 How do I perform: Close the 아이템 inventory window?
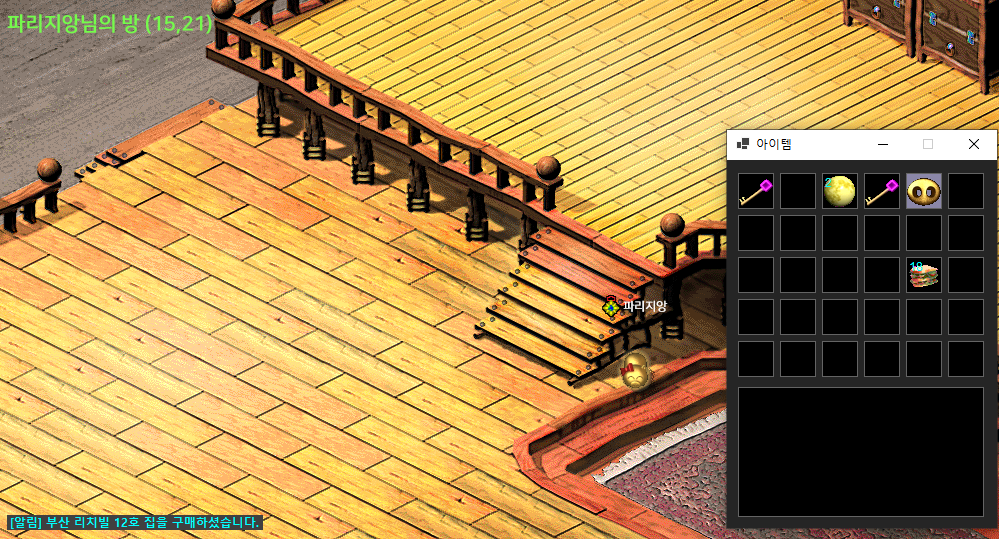(x=974, y=145)
